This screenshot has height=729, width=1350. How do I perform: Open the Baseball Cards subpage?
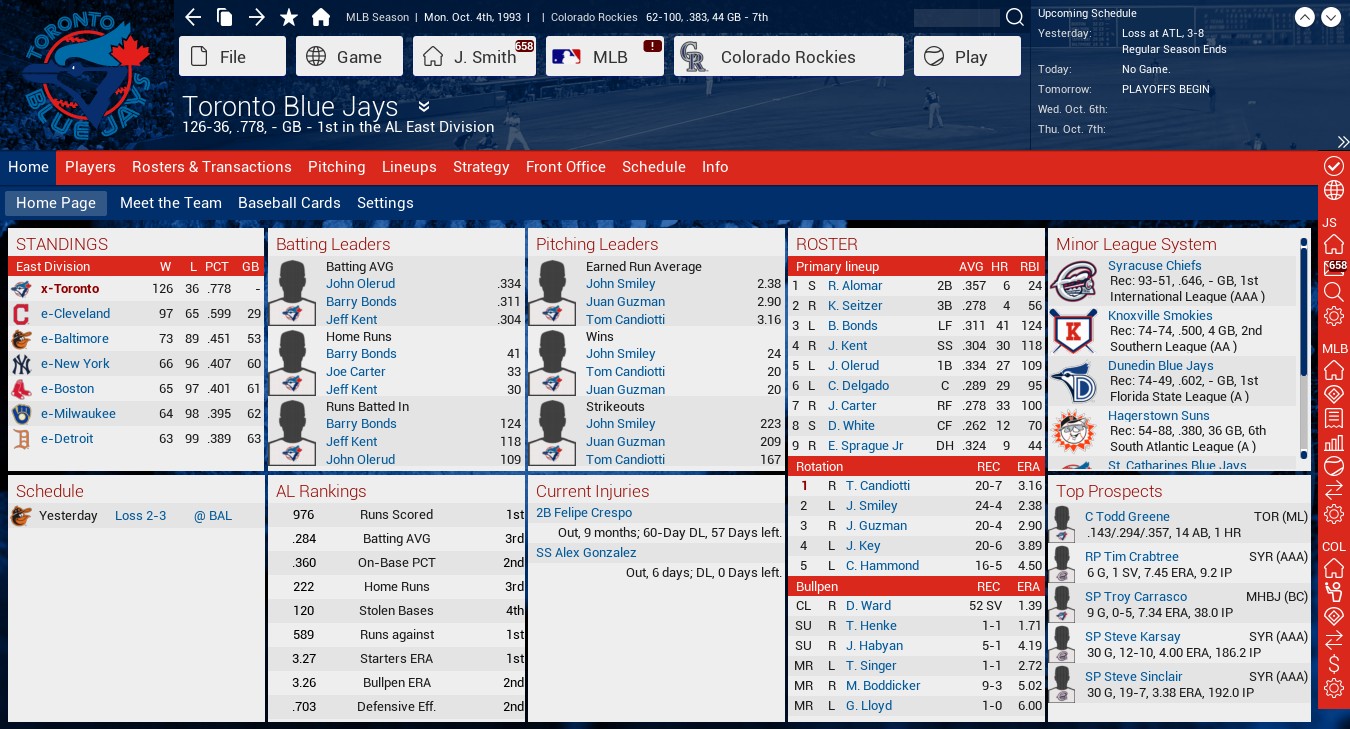click(289, 203)
